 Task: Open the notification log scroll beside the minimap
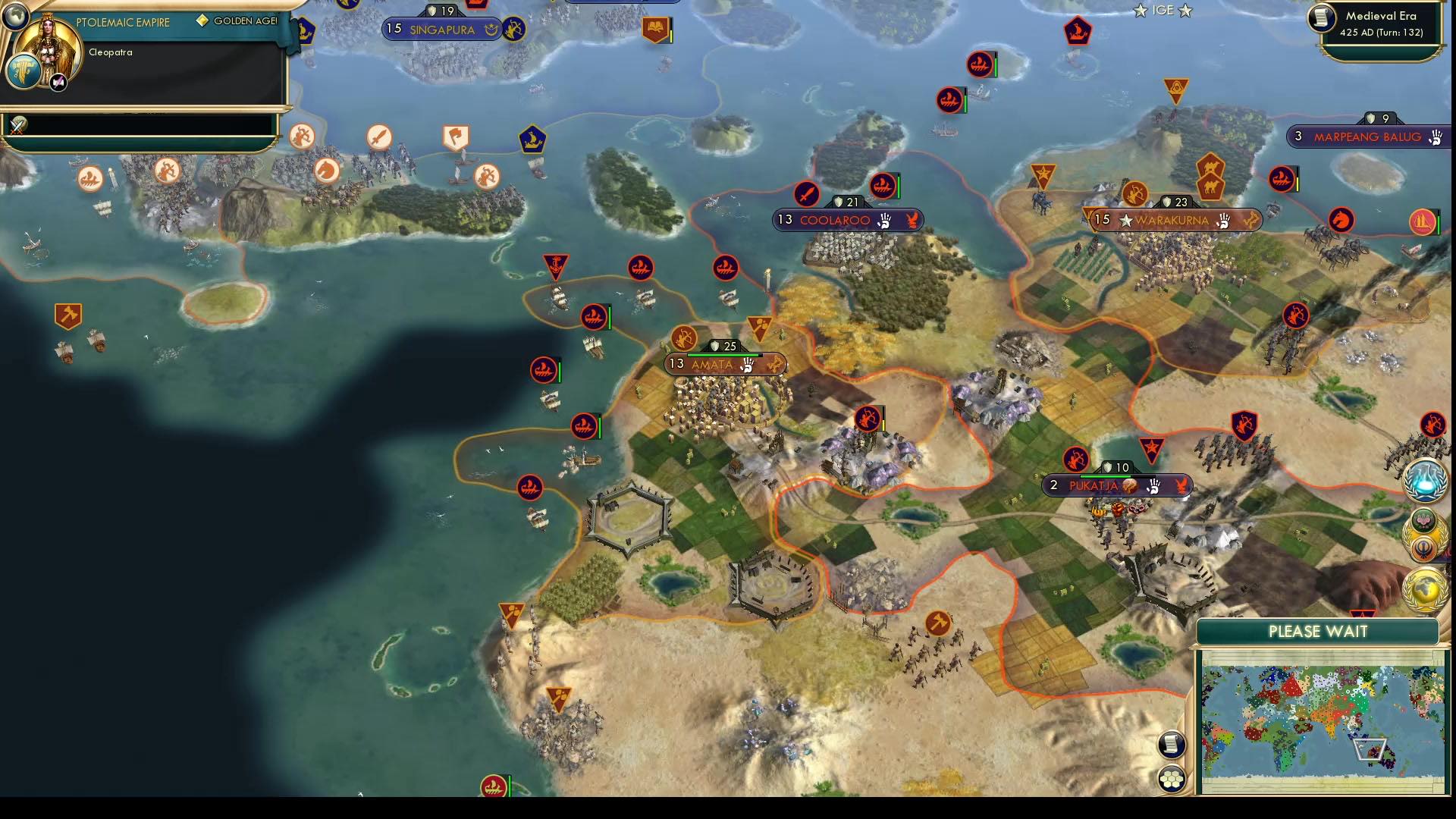[1172, 745]
